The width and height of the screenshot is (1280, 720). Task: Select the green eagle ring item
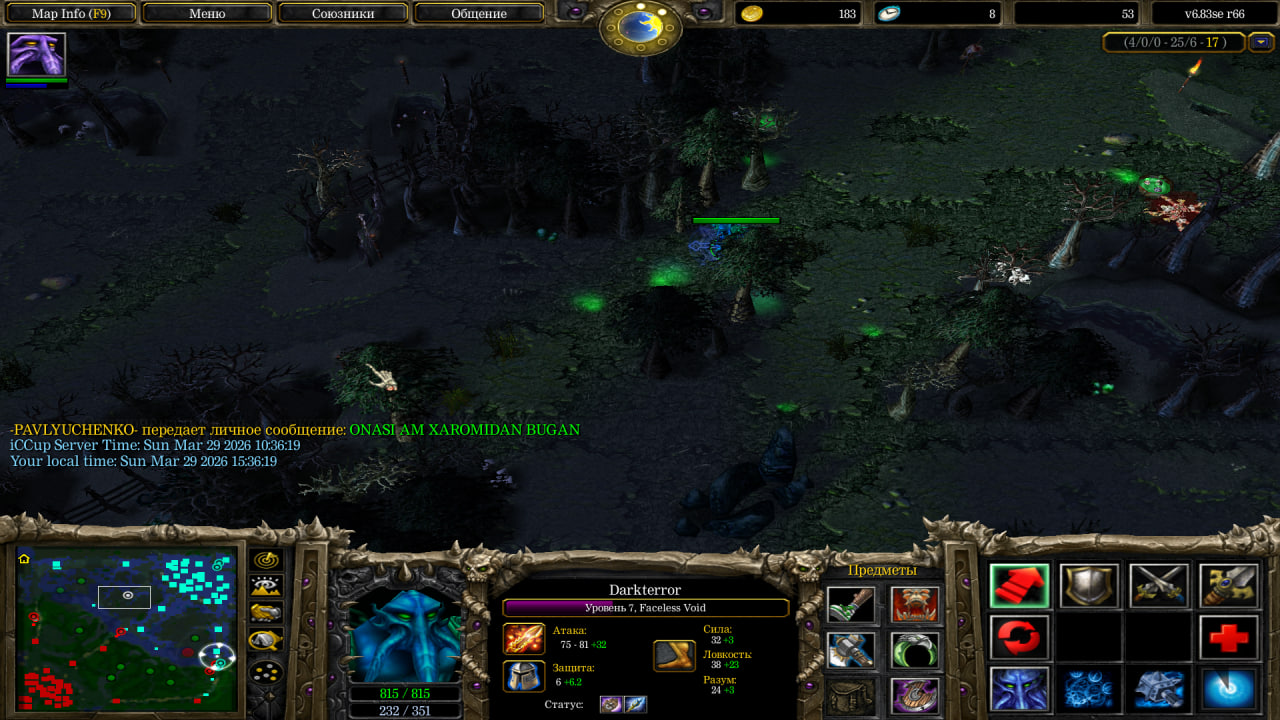[x=915, y=650]
